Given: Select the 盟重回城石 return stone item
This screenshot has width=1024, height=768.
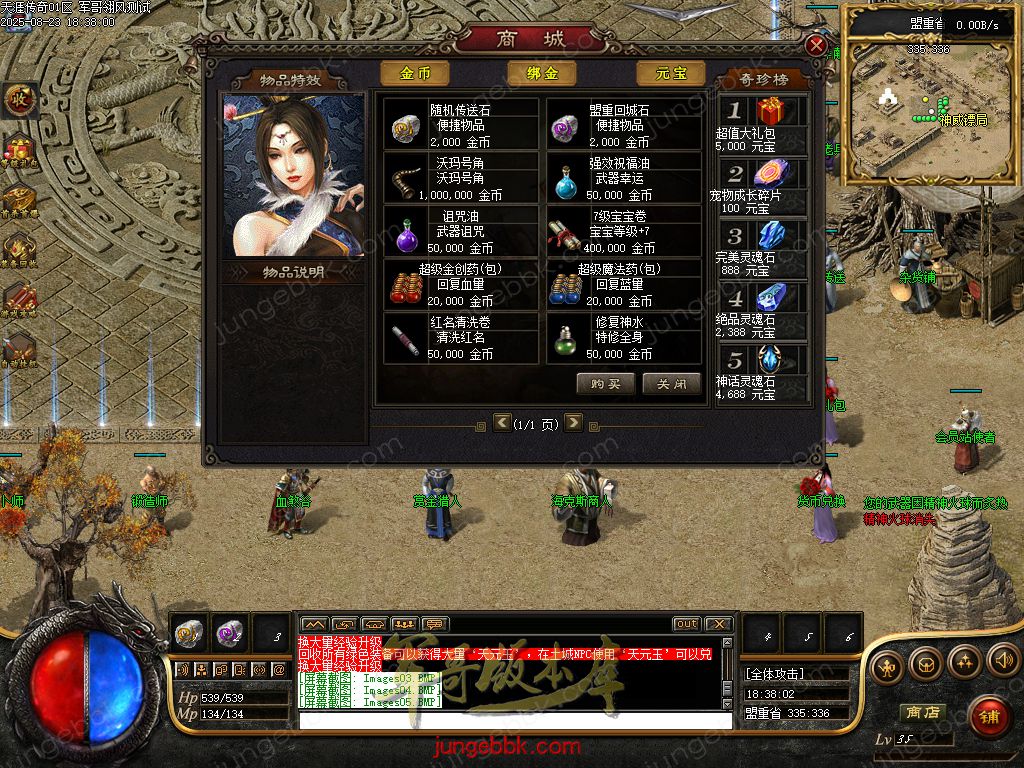Looking at the screenshot, I should click(x=624, y=125).
